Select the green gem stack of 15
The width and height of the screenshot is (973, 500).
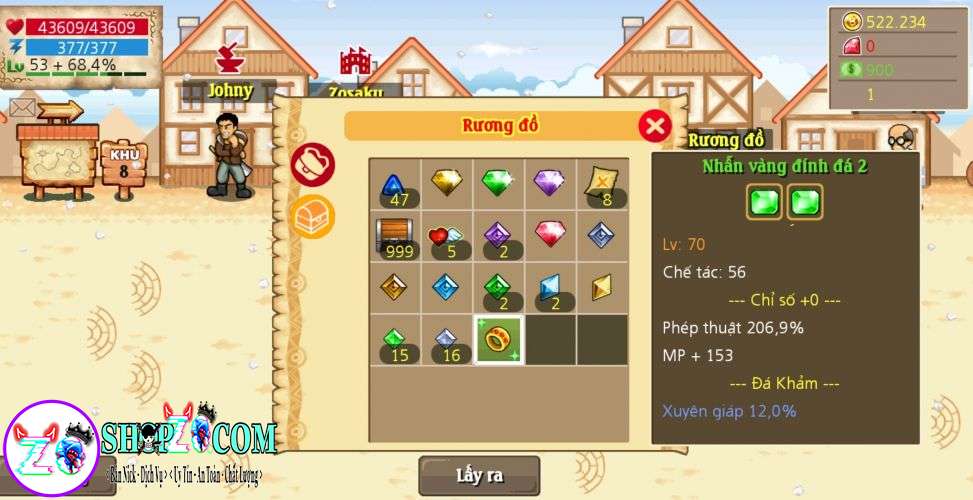click(395, 341)
